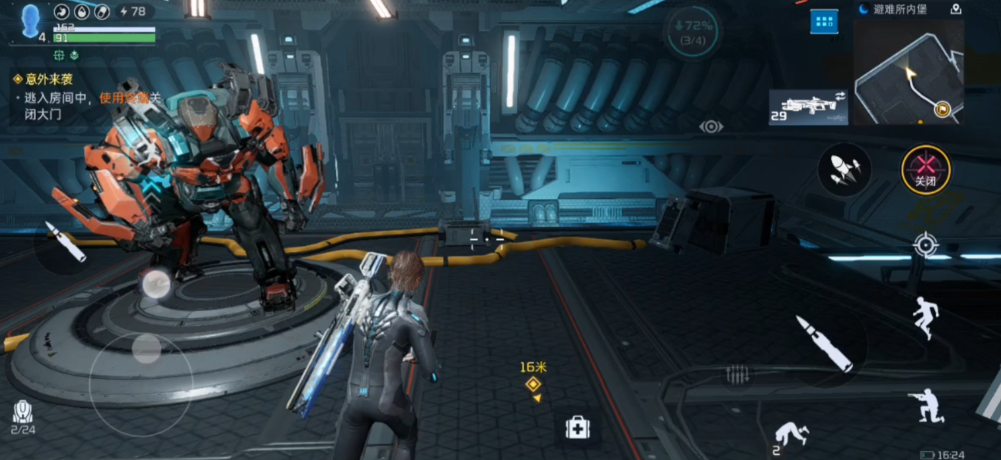
Task: Crouch using the kneeling shooter button
Action: click(925, 406)
